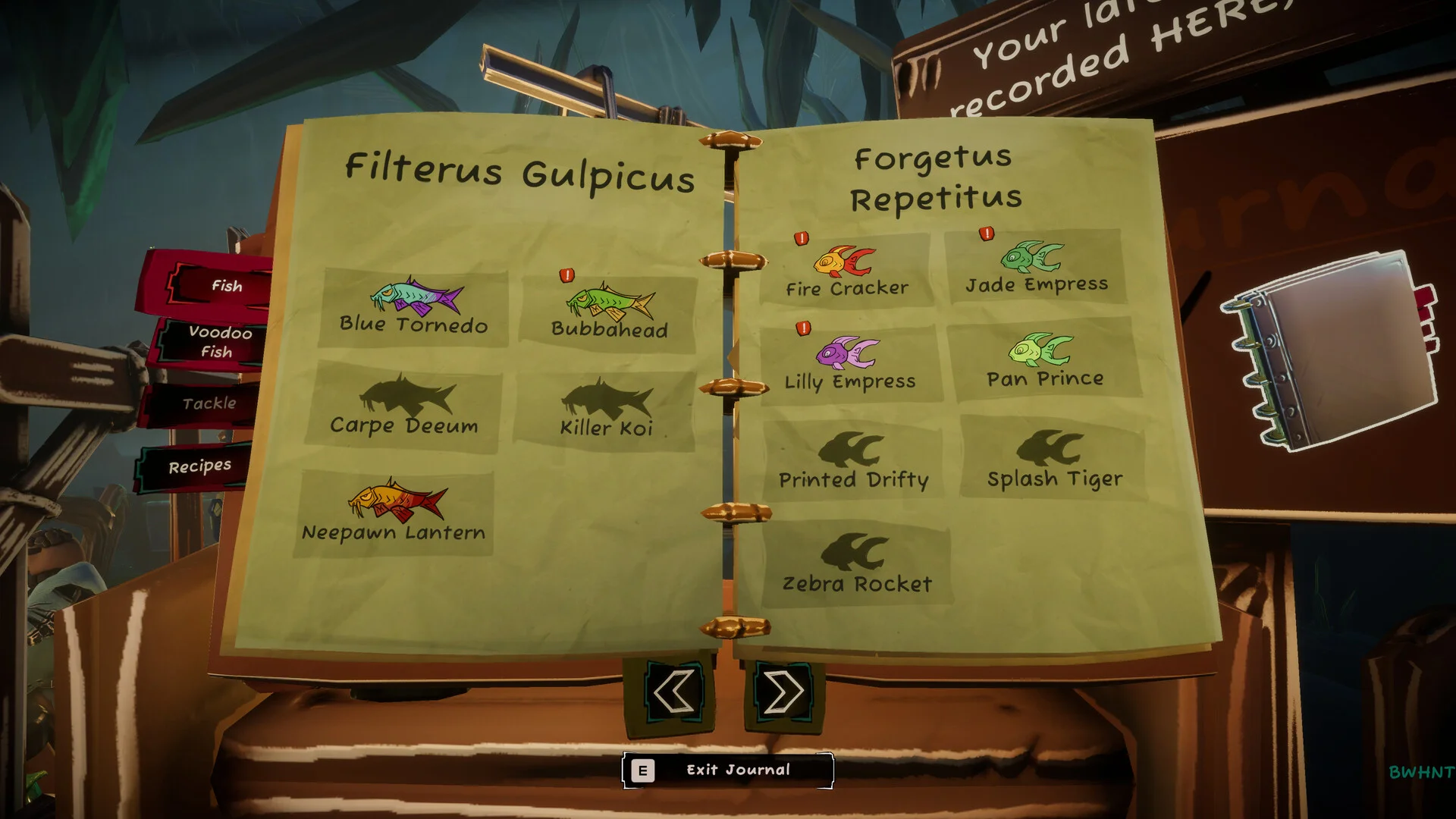Choose the Carpe Deeum silhouette entry
The image size is (1456, 819).
(405, 407)
